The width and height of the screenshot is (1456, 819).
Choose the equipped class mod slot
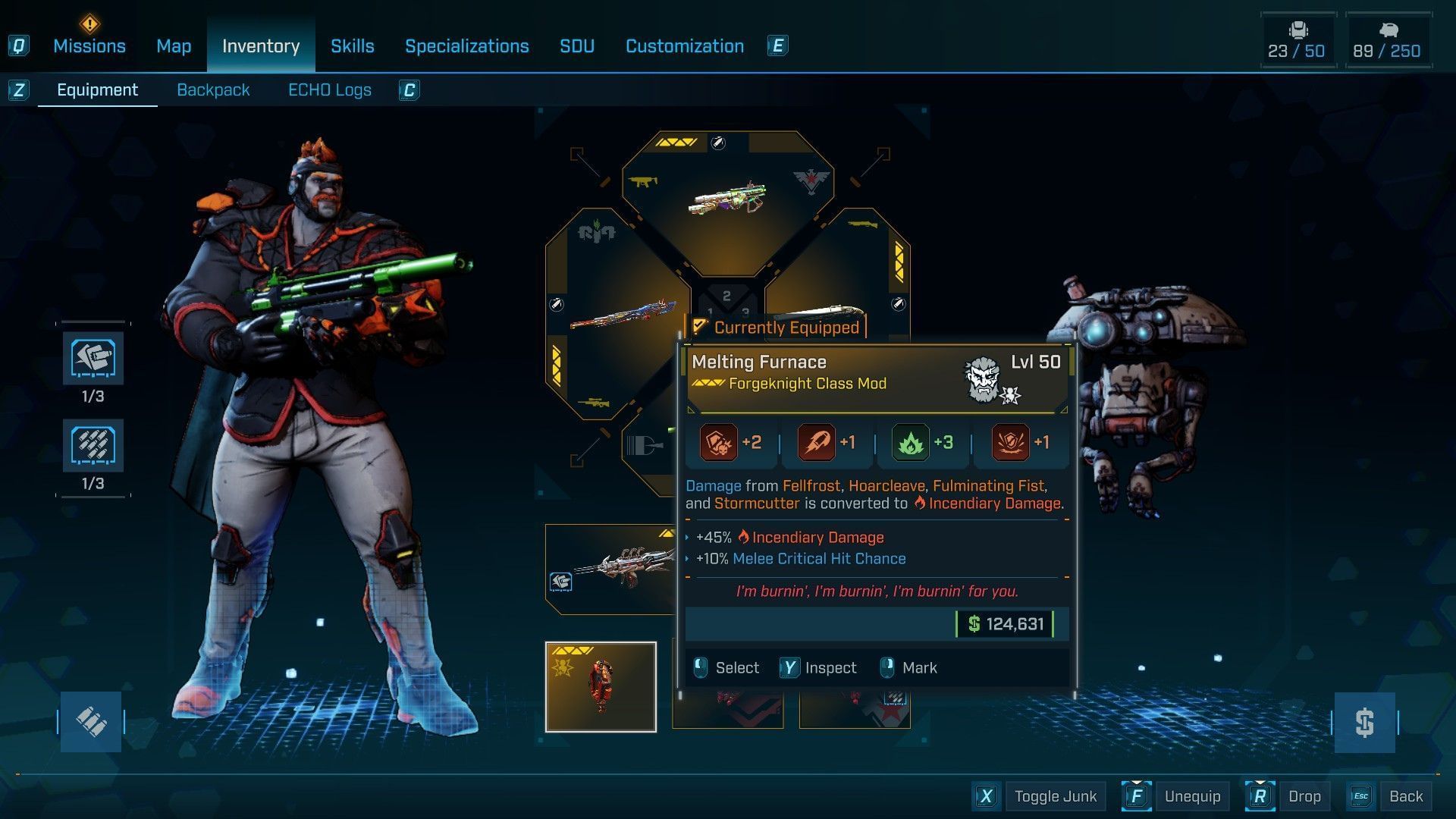click(x=601, y=687)
